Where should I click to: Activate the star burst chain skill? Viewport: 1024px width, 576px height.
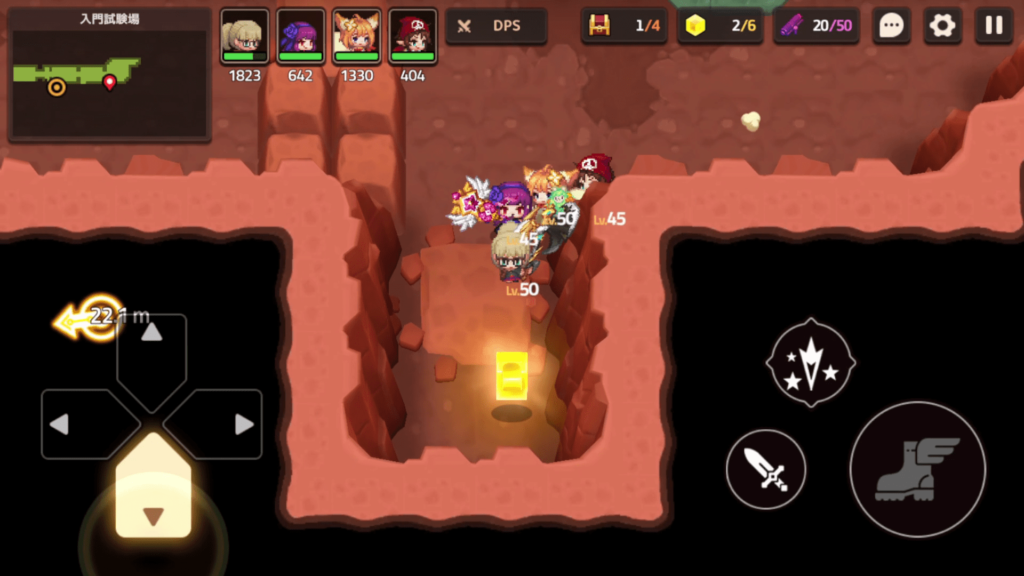(x=810, y=362)
